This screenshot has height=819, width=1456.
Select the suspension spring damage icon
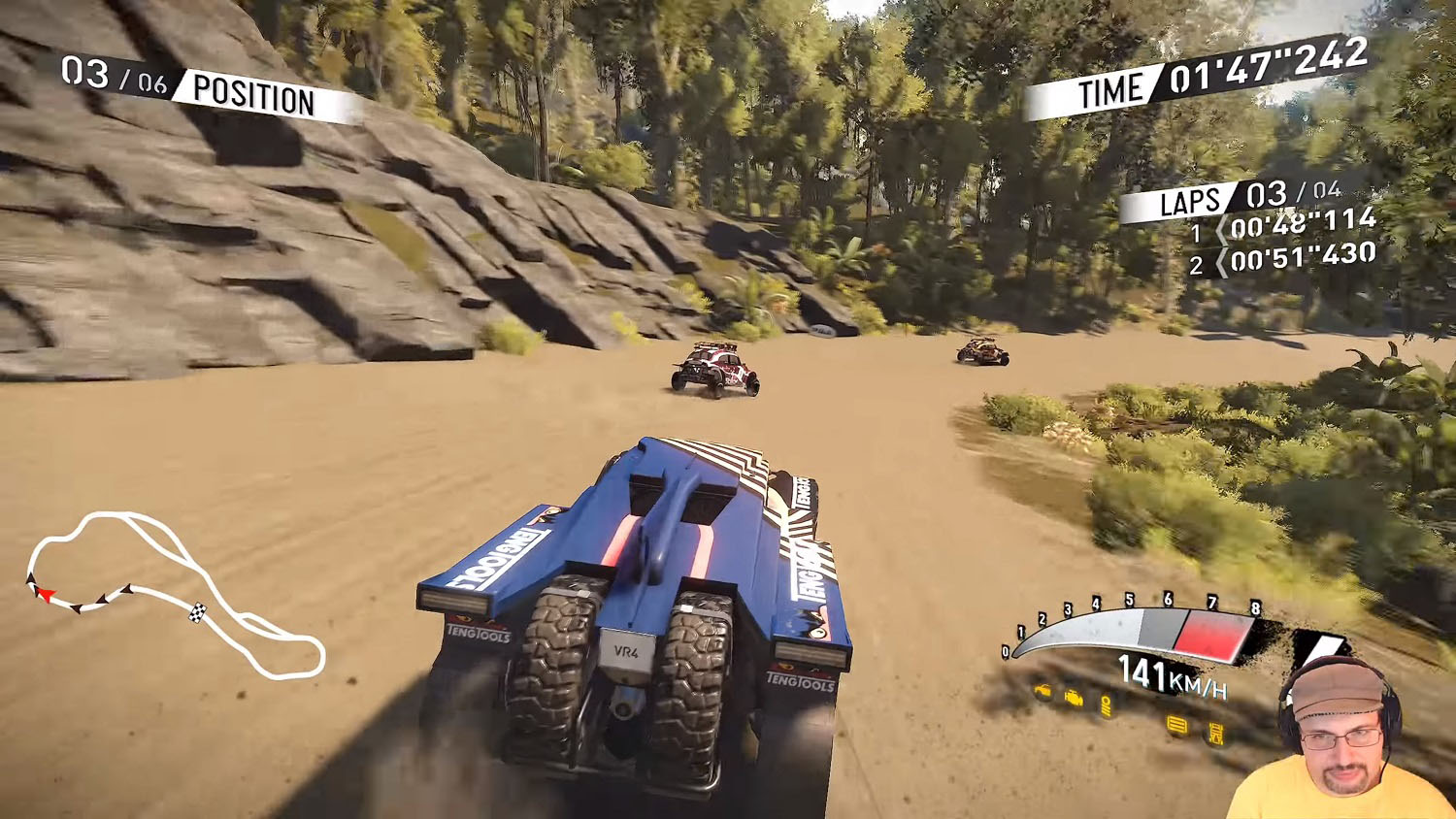pyautogui.click(x=1108, y=705)
